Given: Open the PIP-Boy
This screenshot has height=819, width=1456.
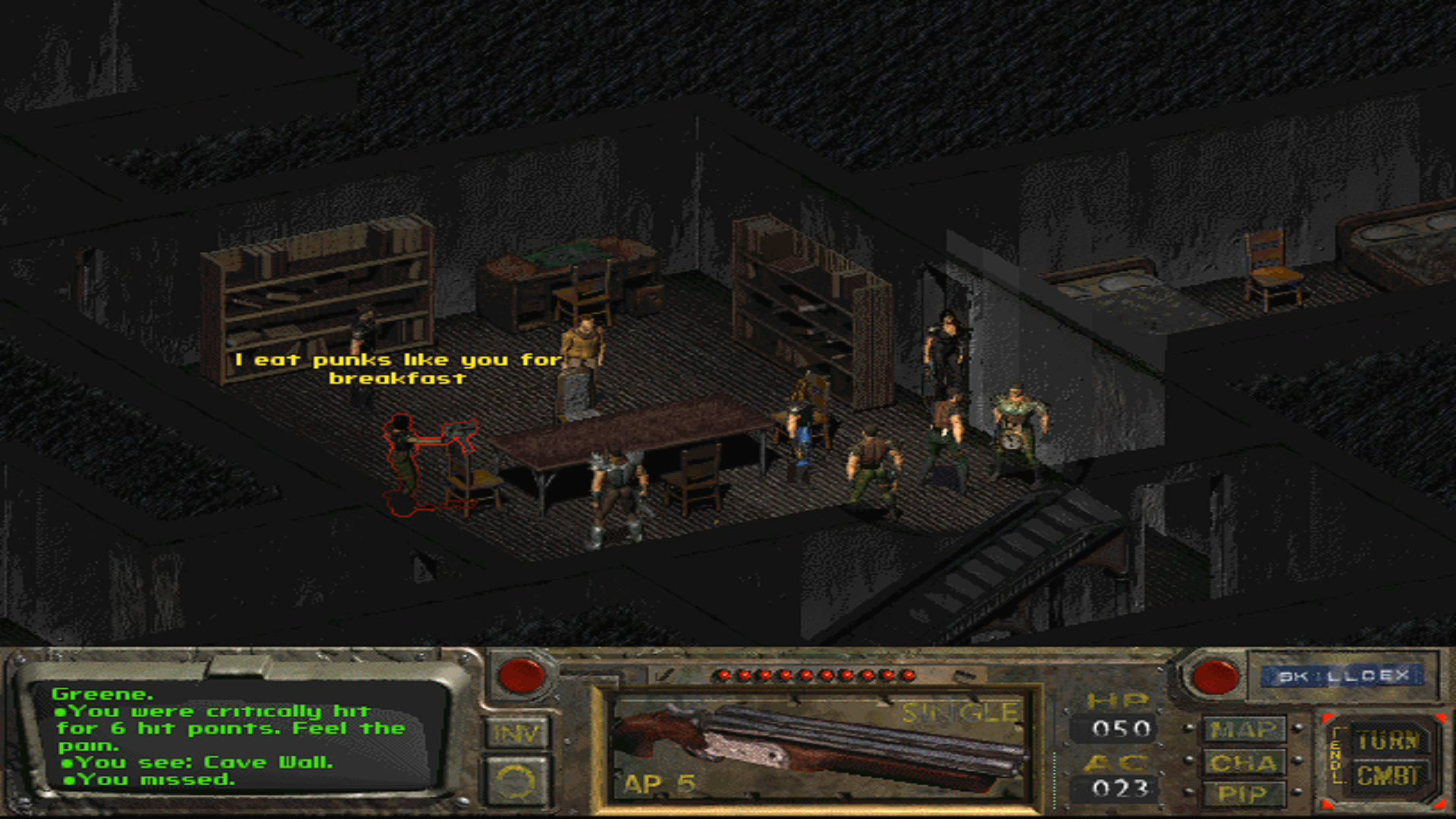Looking at the screenshot, I should point(1244,793).
